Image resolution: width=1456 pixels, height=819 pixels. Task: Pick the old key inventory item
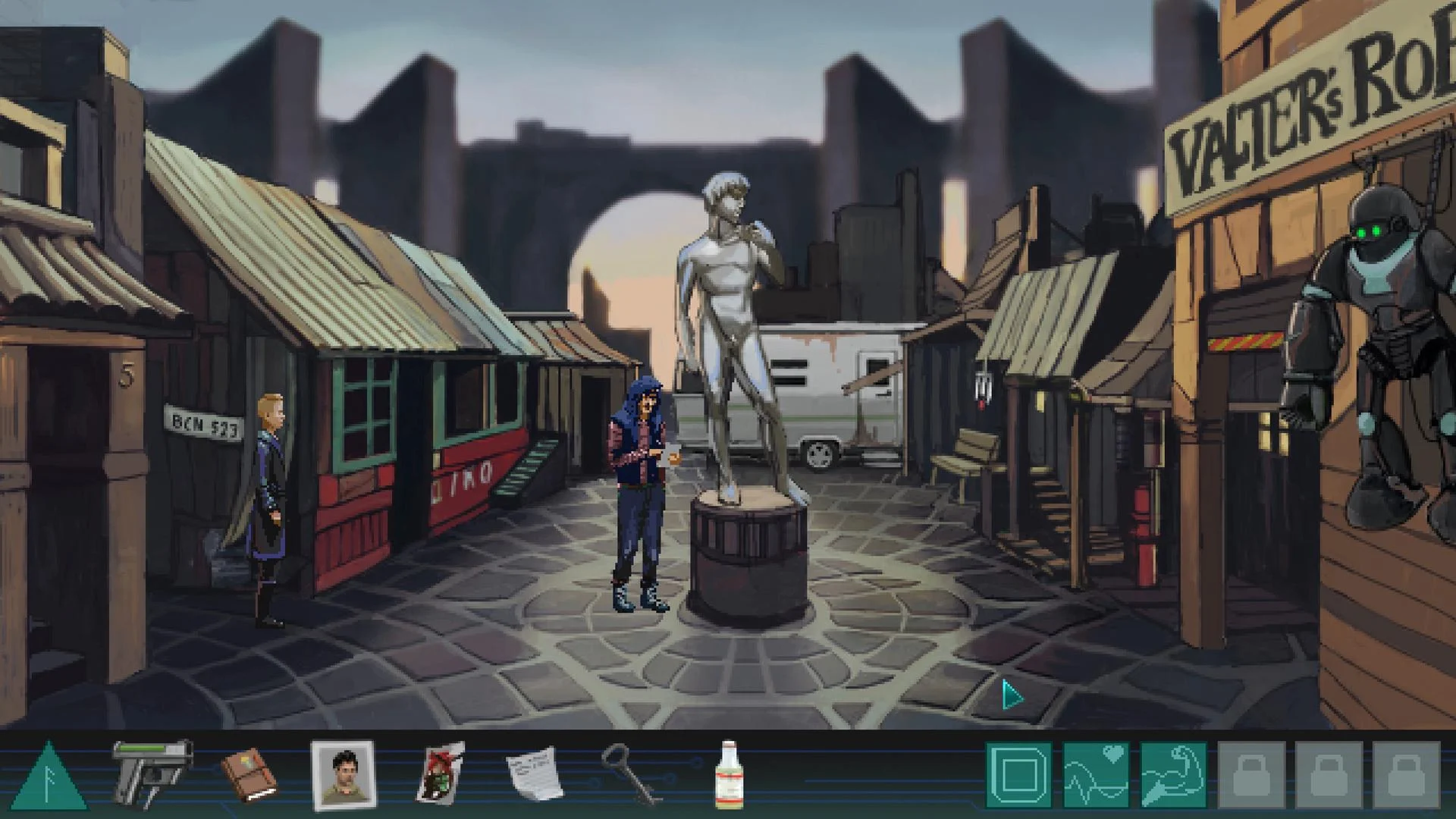[x=629, y=773]
